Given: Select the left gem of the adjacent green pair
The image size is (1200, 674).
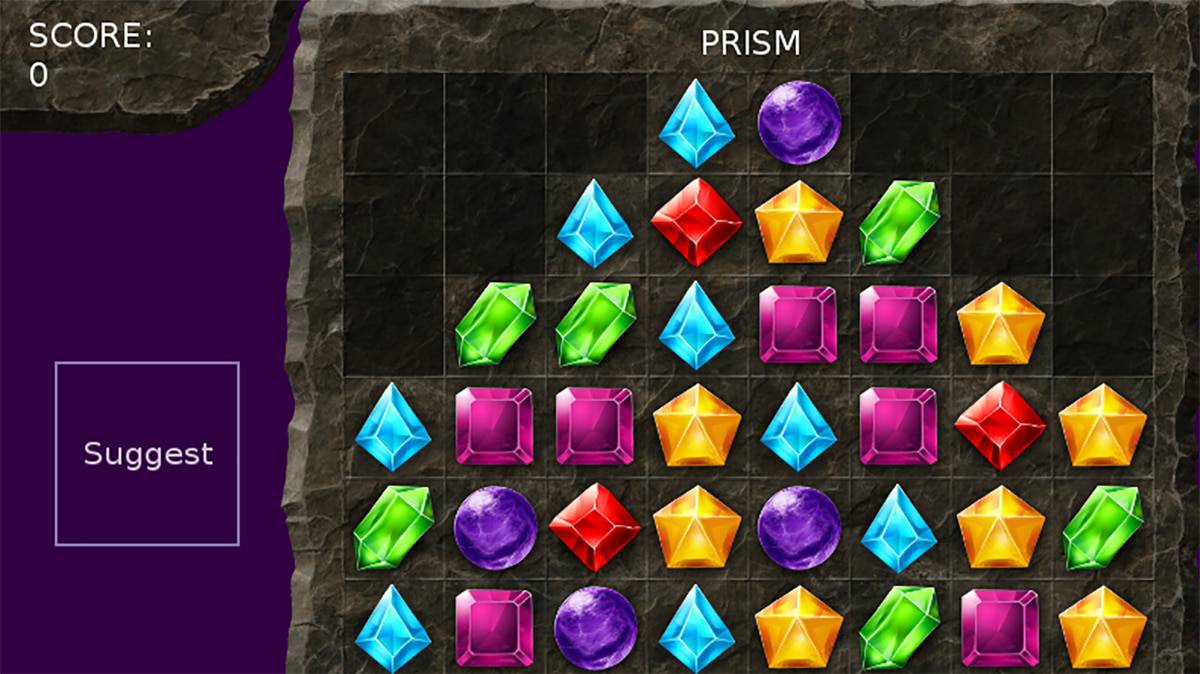Looking at the screenshot, I should [x=495, y=323].
